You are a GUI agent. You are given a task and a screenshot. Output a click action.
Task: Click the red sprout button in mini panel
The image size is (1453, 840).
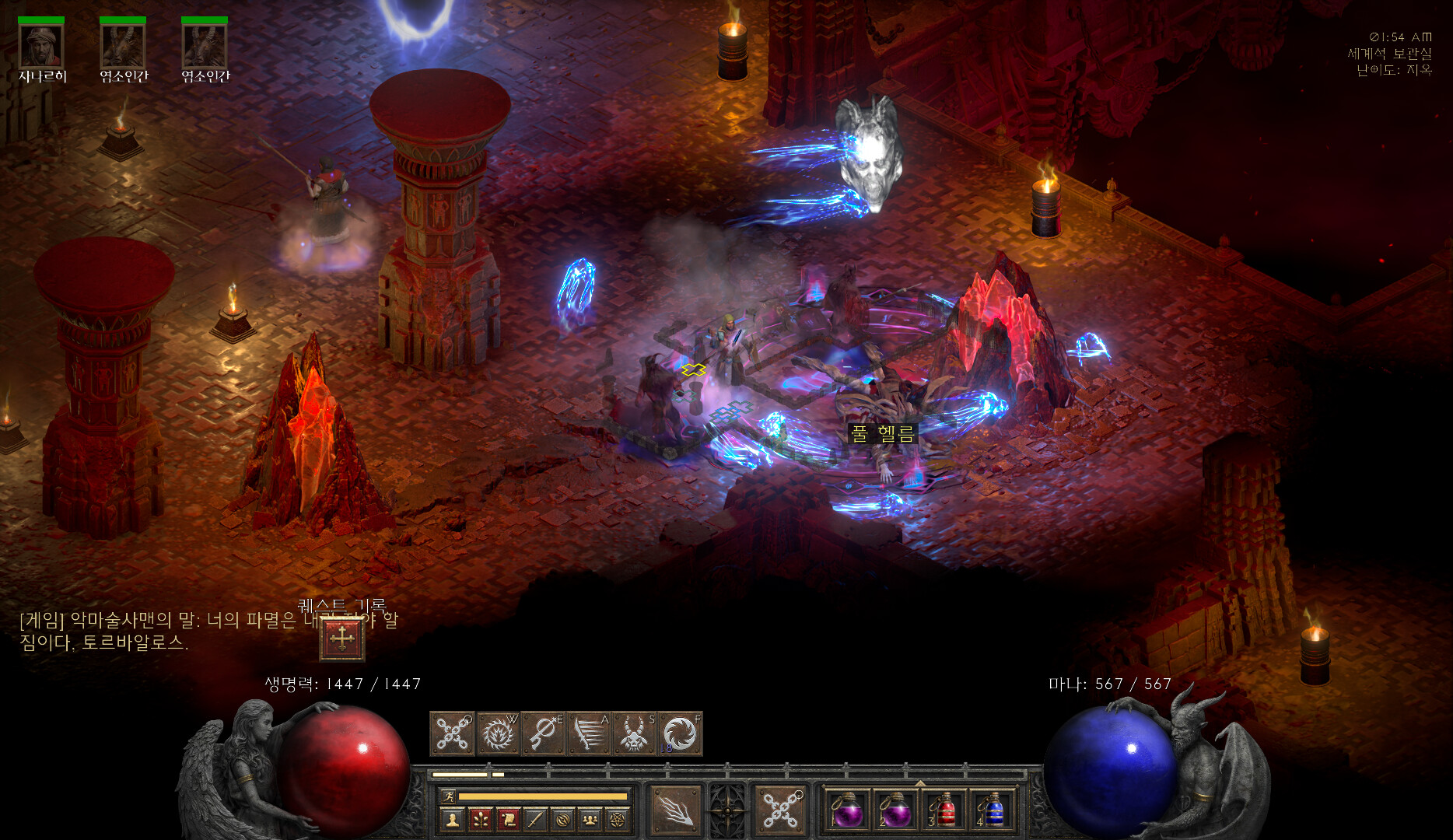coord(480,819)
